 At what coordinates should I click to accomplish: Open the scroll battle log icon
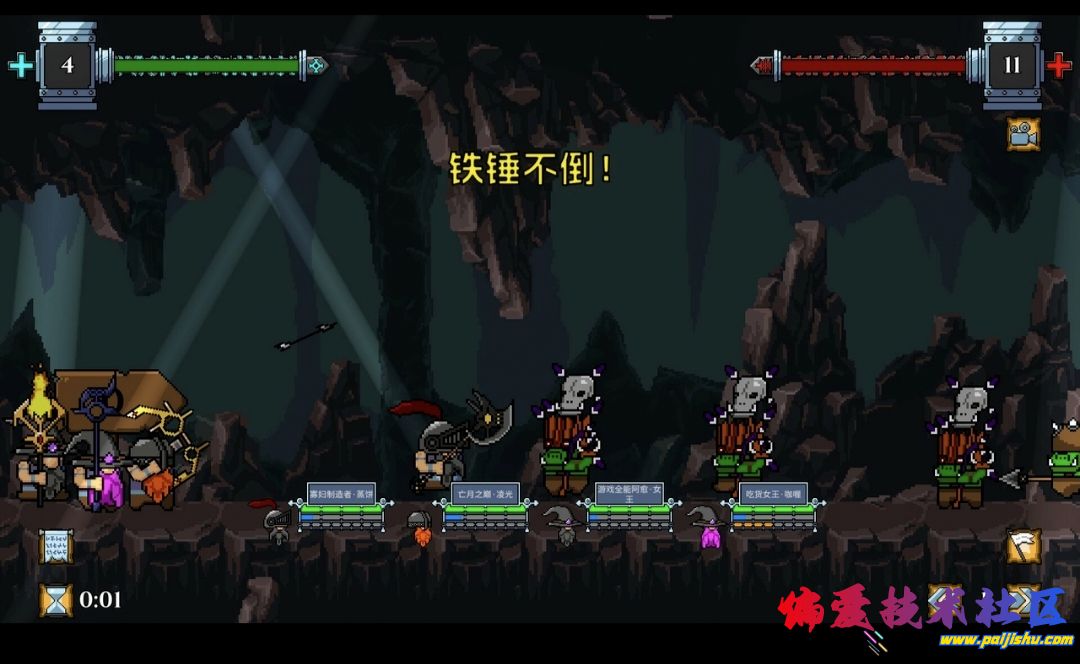[x=55, y=546]
